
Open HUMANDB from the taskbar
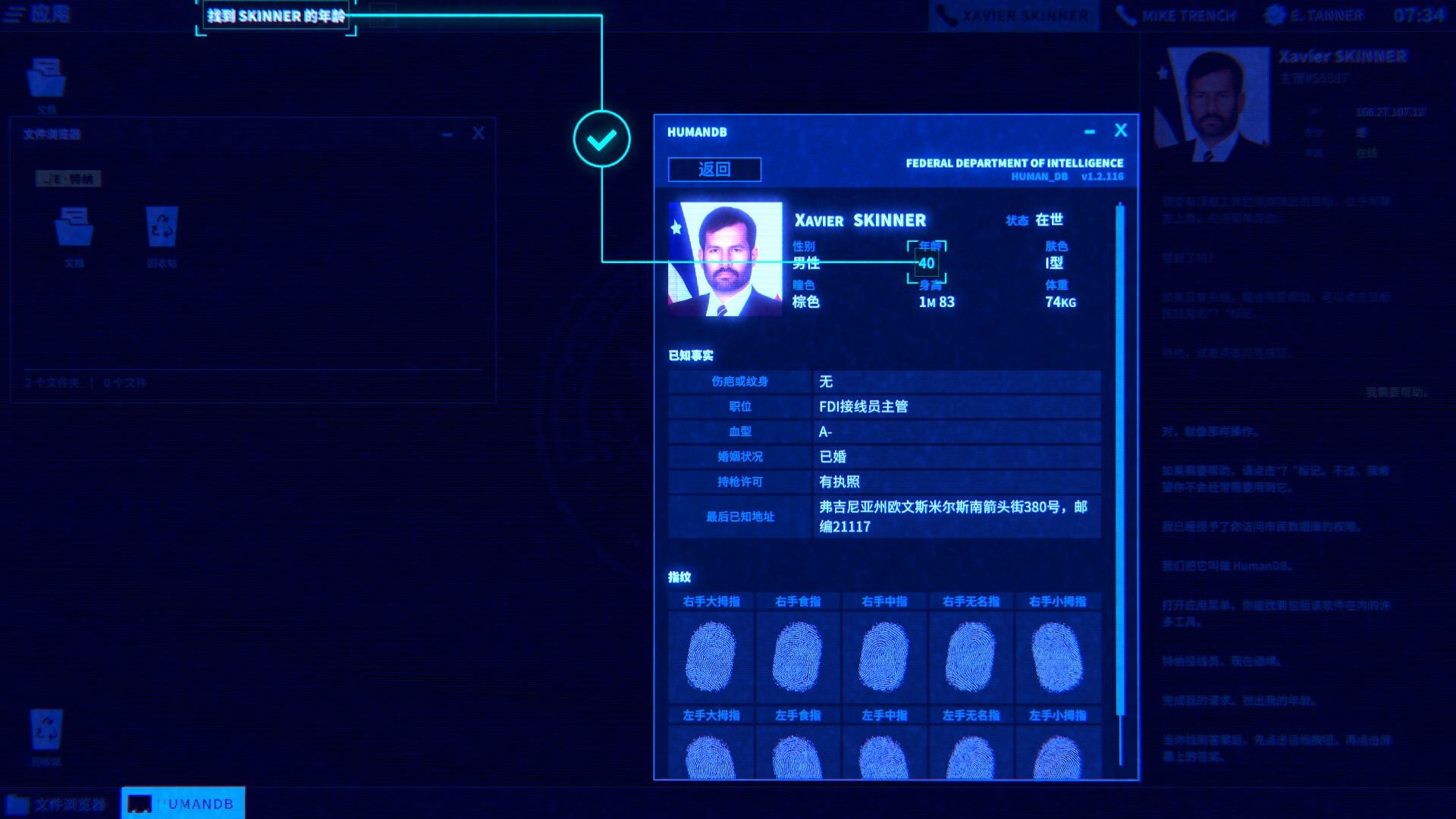pos(182,804)
